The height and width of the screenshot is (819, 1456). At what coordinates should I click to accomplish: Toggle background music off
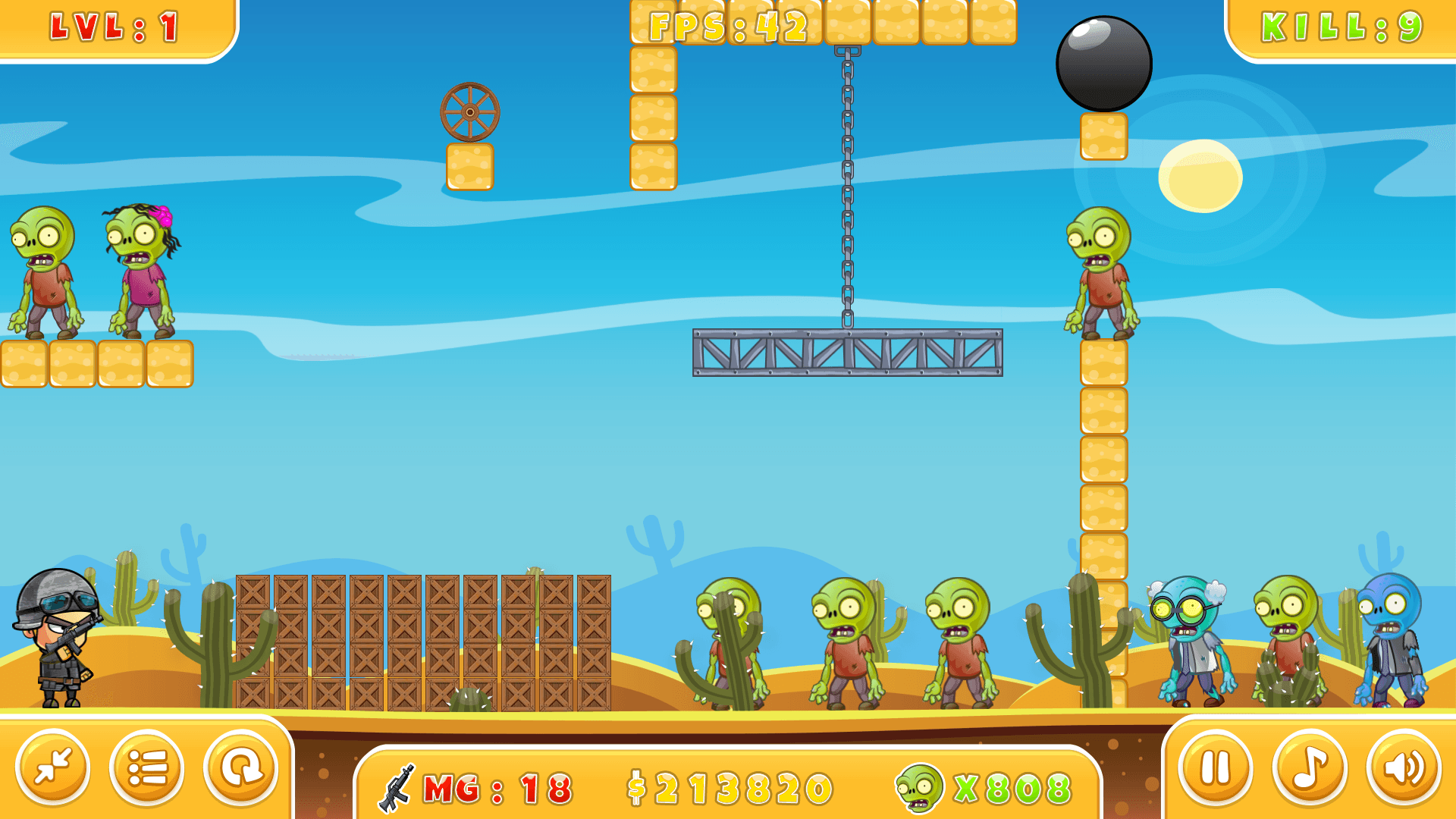(x=1308, y=767)
